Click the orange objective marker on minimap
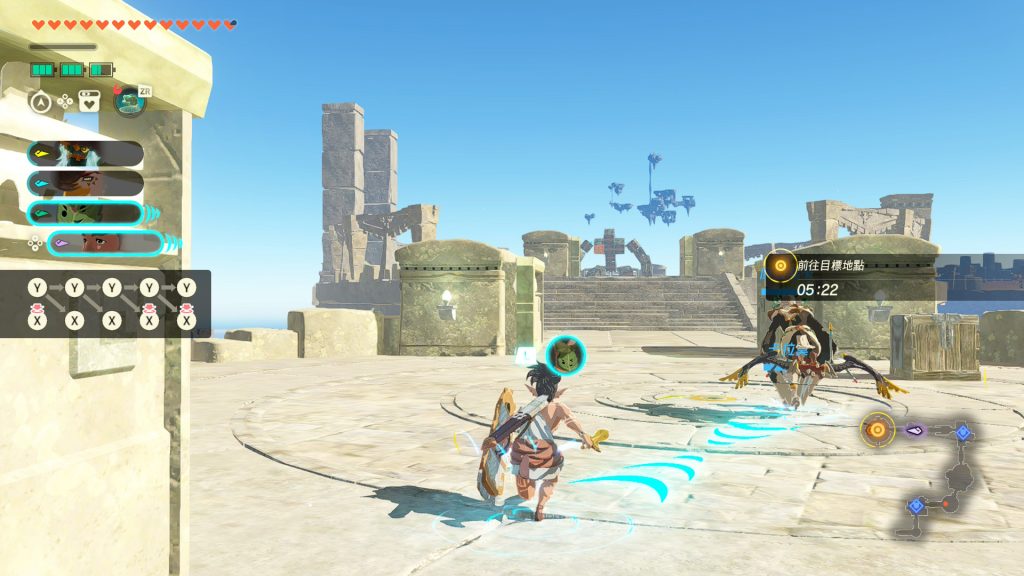 click(x=877, y=429)
